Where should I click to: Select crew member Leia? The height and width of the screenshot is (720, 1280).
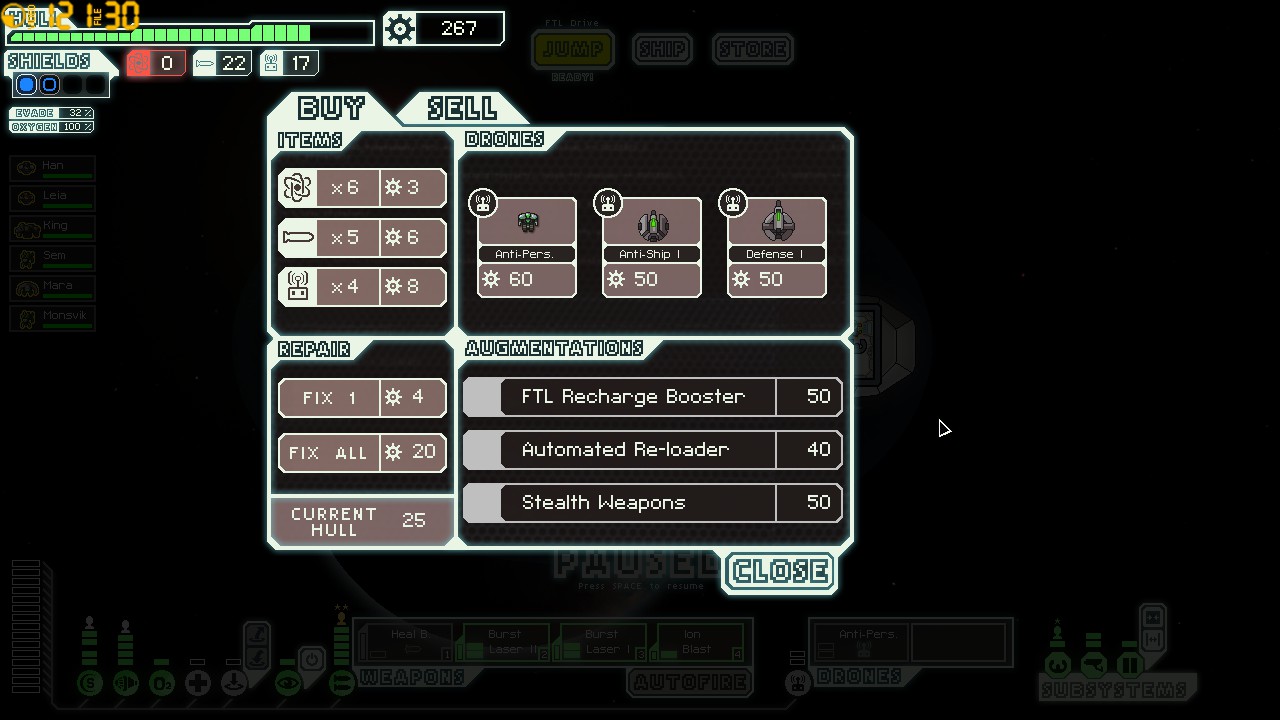click(54, 197)
